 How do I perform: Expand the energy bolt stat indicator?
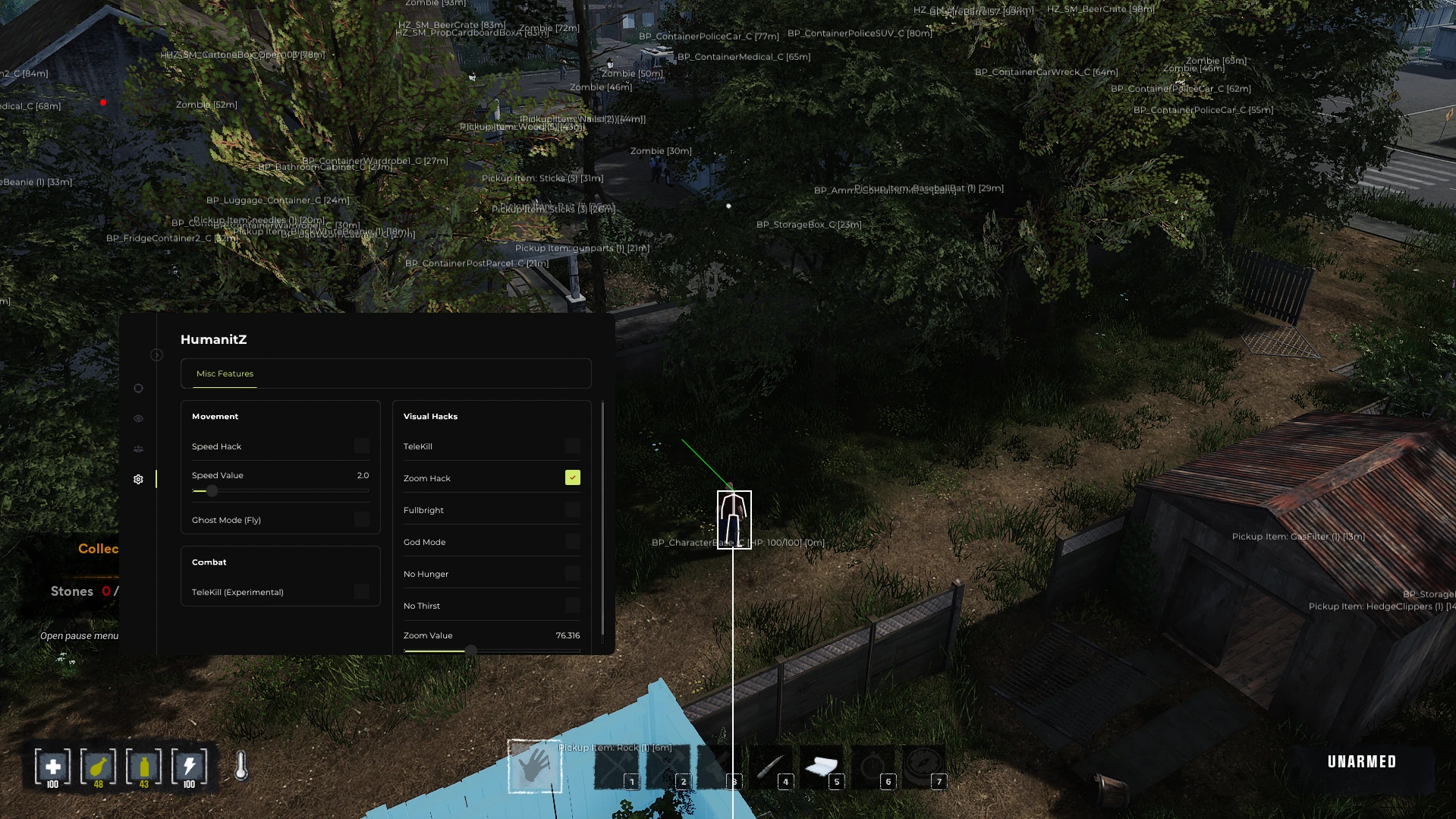click(x=190, y=767)
